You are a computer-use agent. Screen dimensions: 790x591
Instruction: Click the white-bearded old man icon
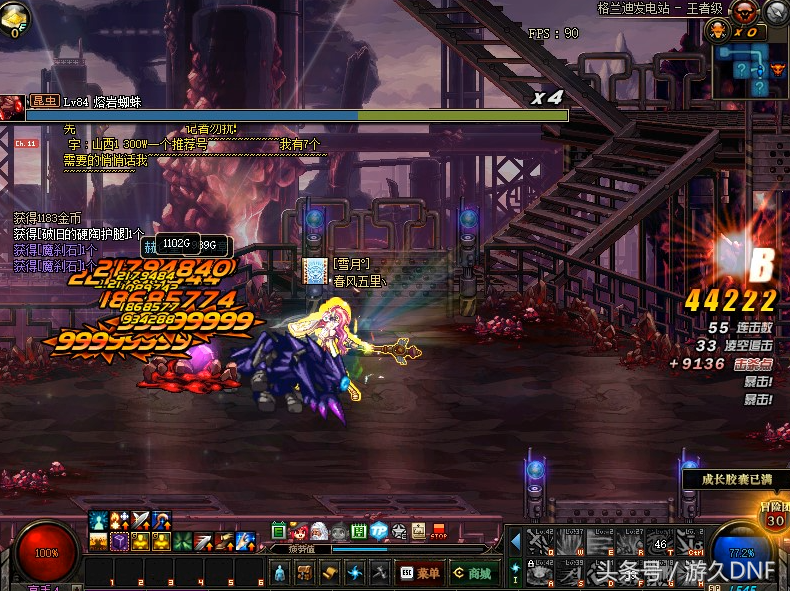tap(319, 532)
